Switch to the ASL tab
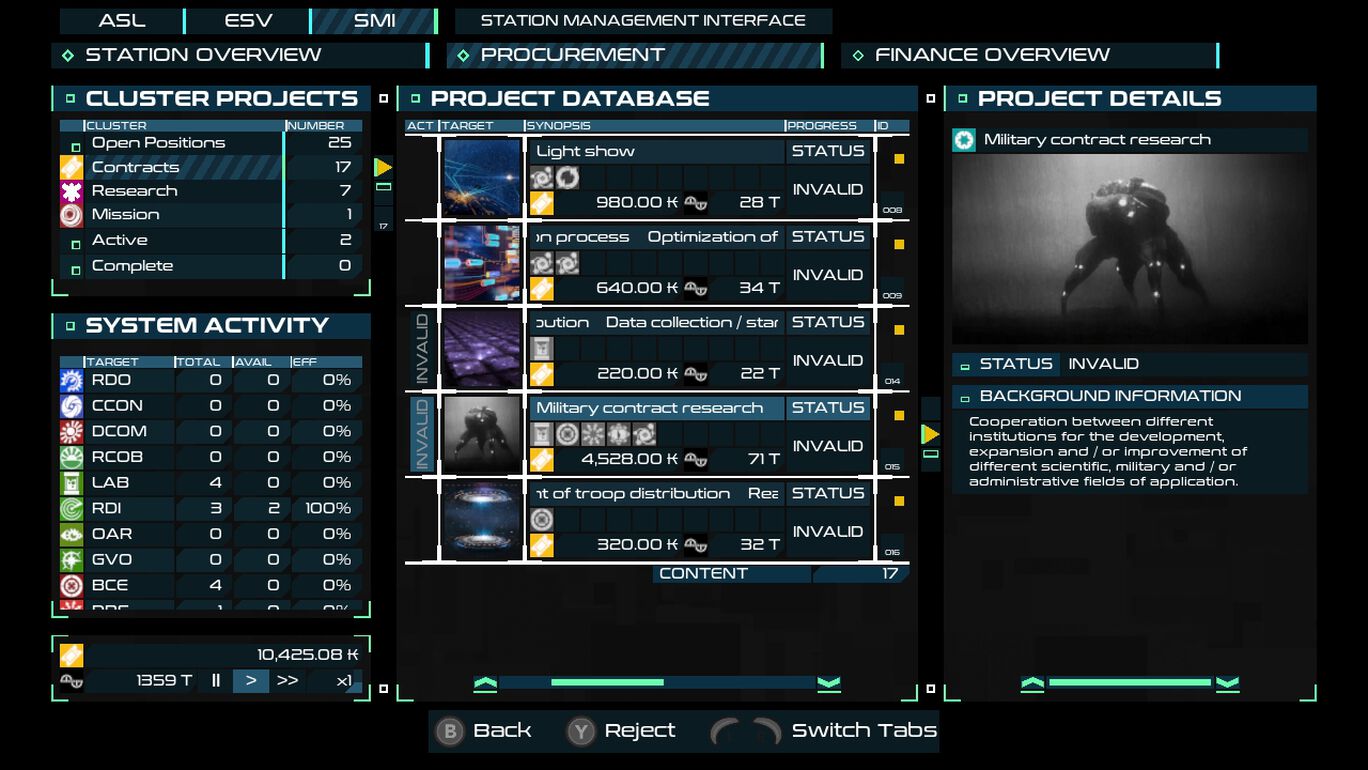Image resolution: width=1368 pixels, height=770 pixels. coord(122,20)
